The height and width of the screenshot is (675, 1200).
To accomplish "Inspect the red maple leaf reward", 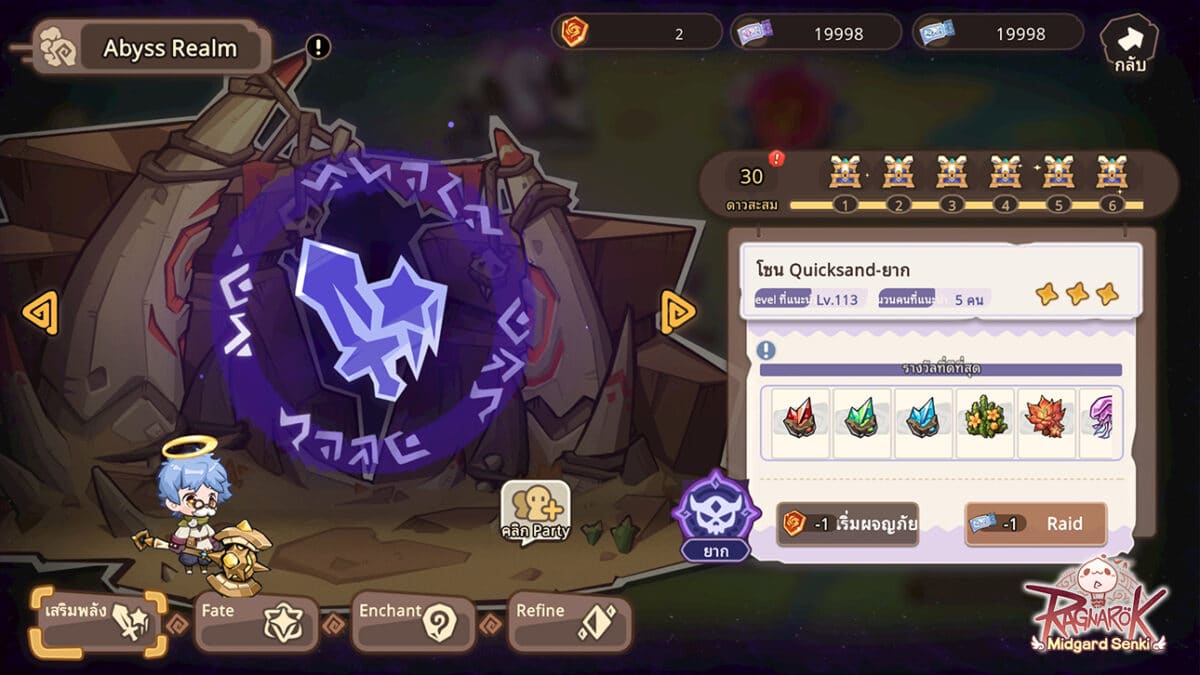I will click(1046, 418).
